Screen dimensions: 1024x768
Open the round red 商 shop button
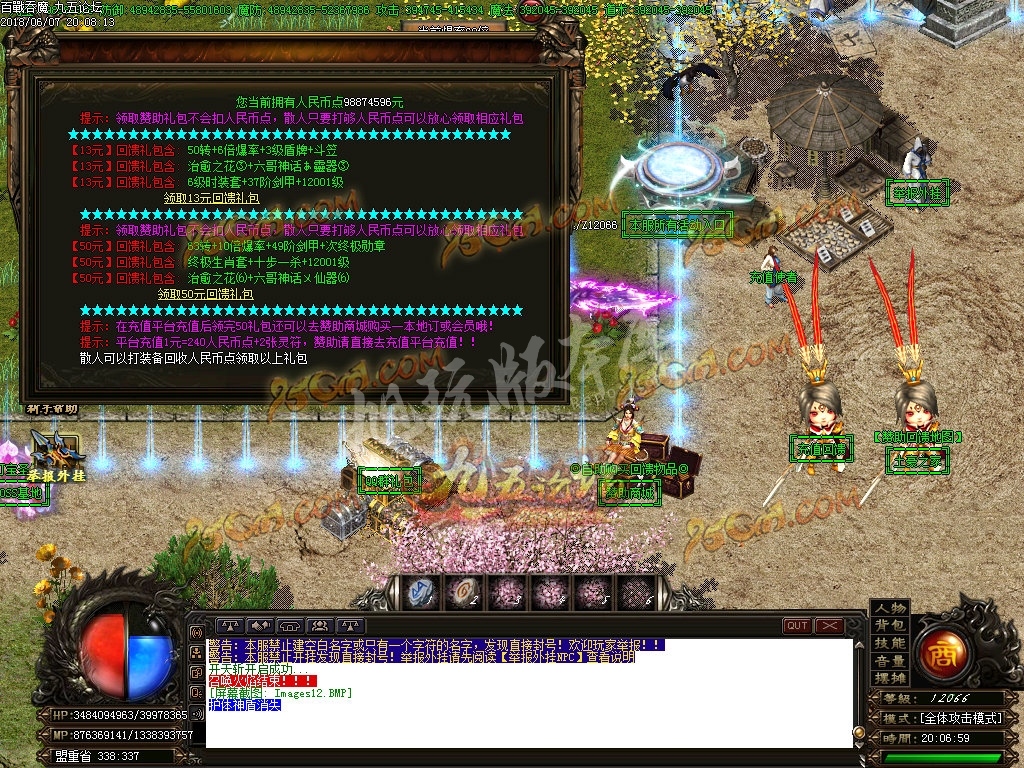(x=939, y=650)
